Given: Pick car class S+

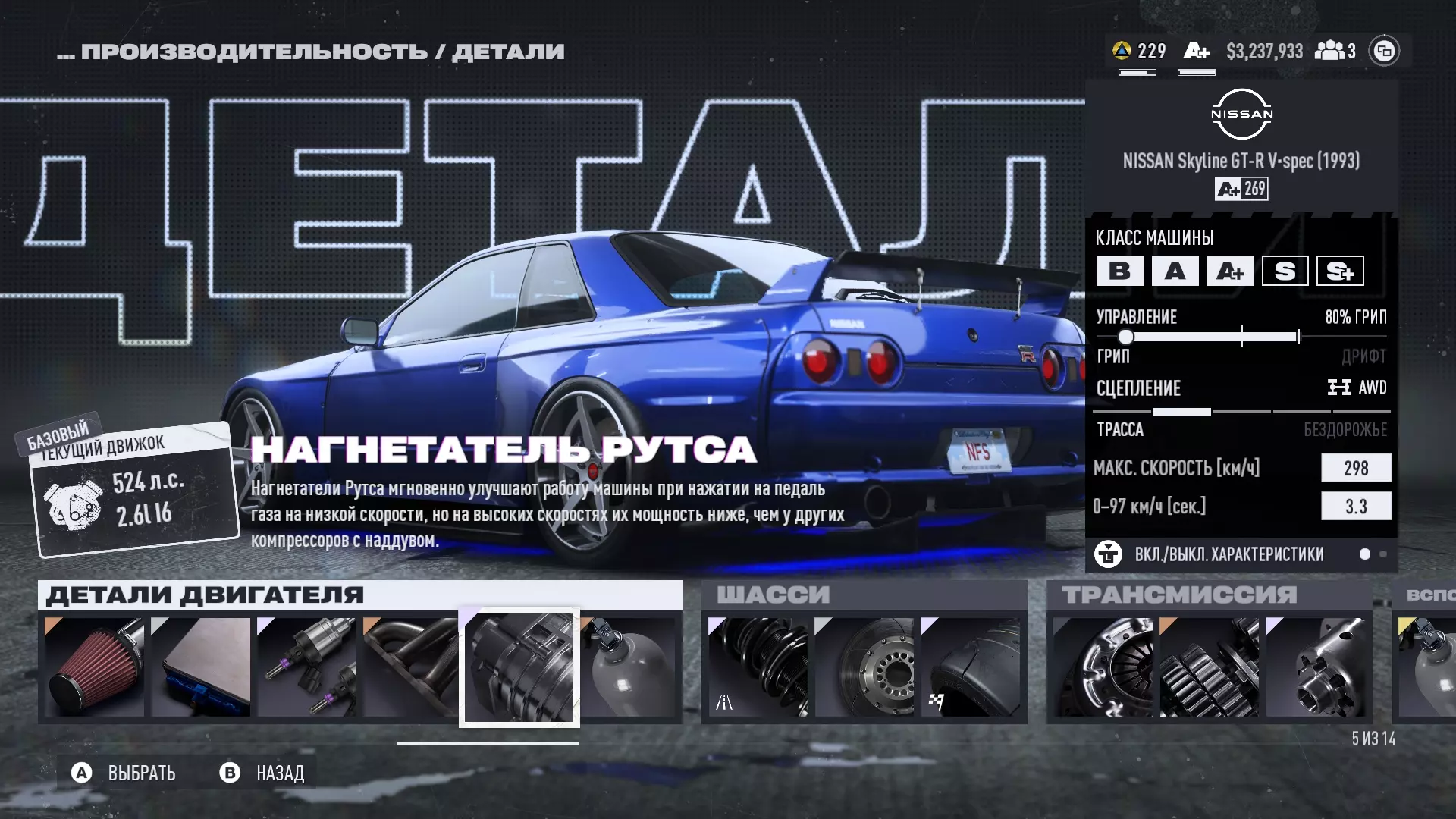Looking at the screenshot, I should pos(1340,271).
